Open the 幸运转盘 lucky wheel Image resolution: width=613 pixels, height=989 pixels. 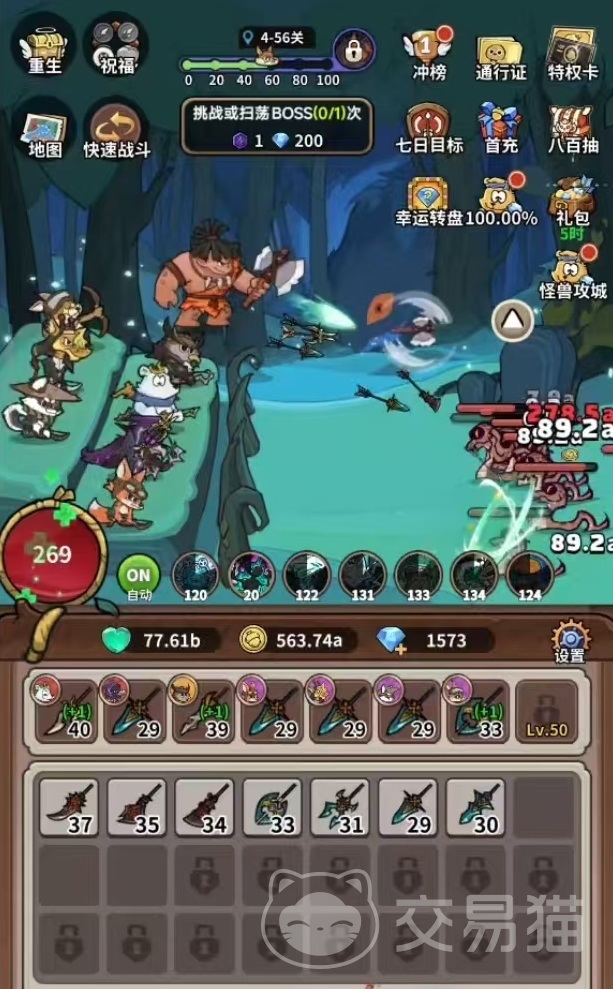click(x=430, y=198)
